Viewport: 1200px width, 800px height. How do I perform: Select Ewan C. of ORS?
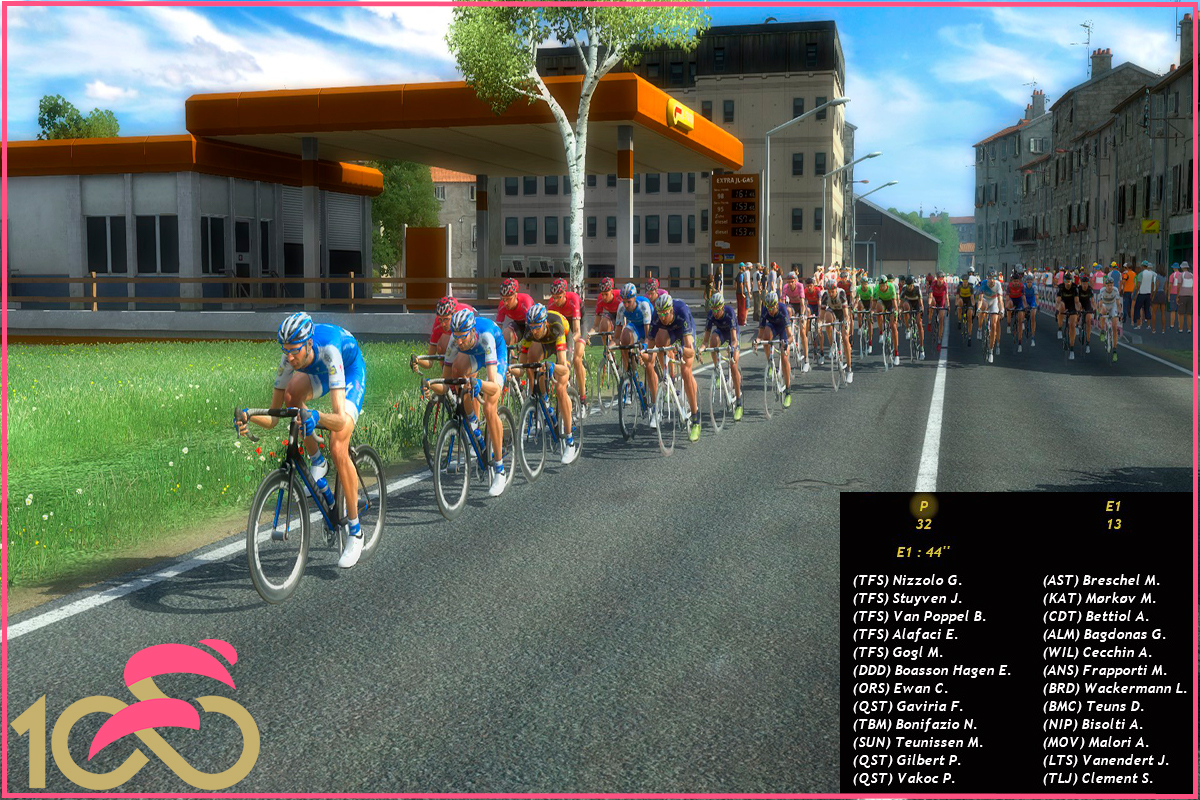point(900,688)
